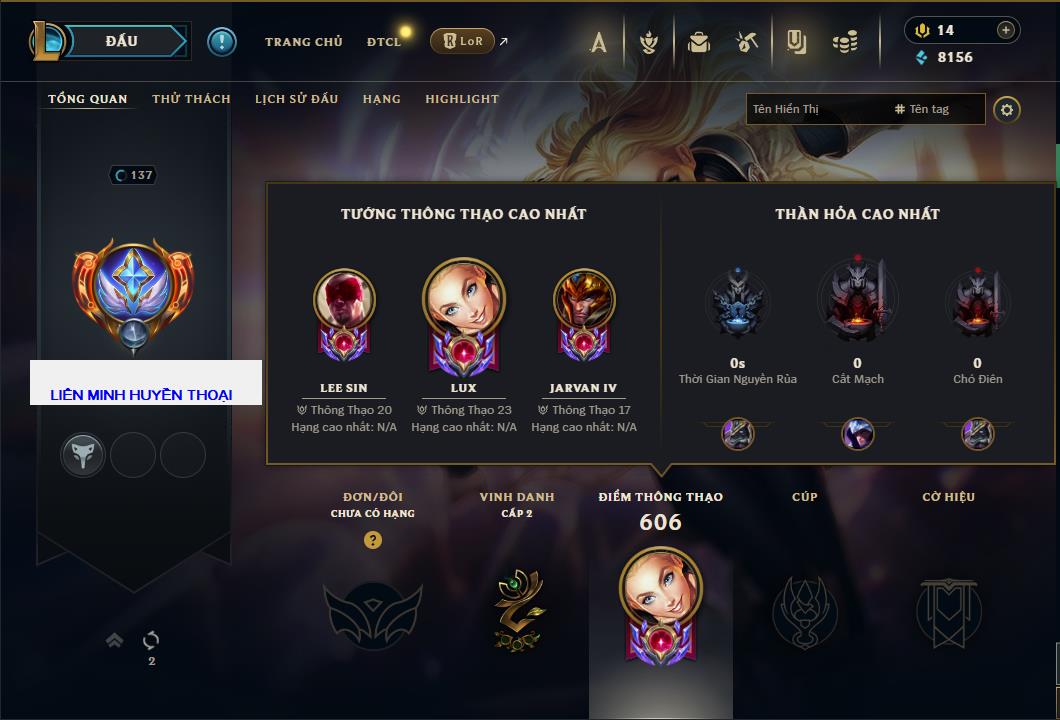Screen dimensions: 1060x720
Task: Launch the LoR link button
Action: click(x=462, y=41)
